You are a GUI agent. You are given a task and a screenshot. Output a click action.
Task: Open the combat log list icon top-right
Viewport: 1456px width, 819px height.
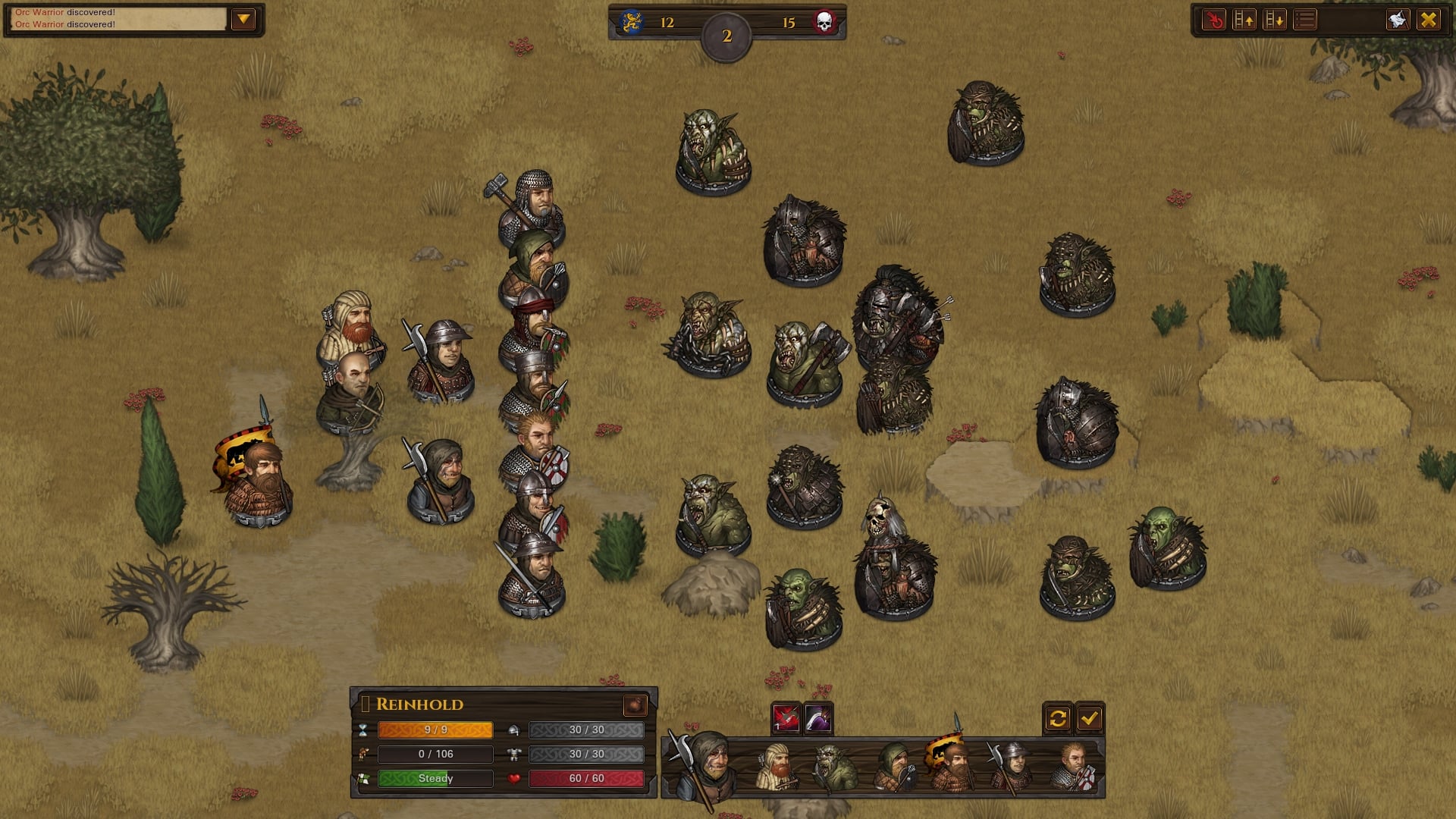[1304, 19]
